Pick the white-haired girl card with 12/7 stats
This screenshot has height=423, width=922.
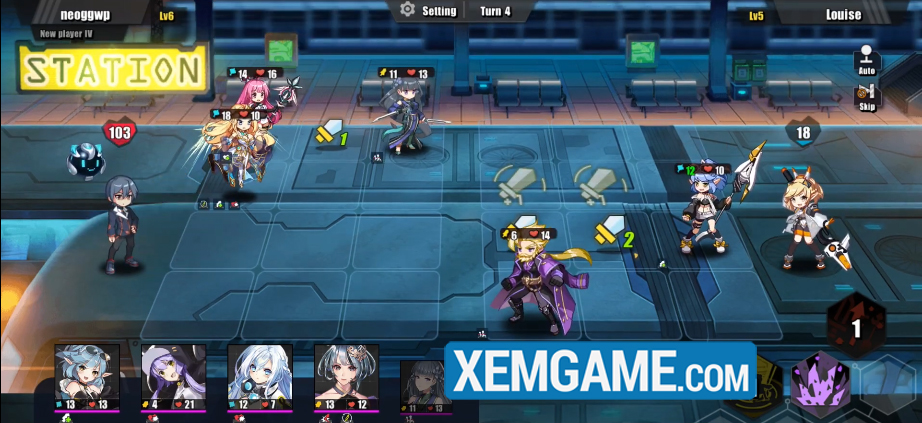point(260,374)
